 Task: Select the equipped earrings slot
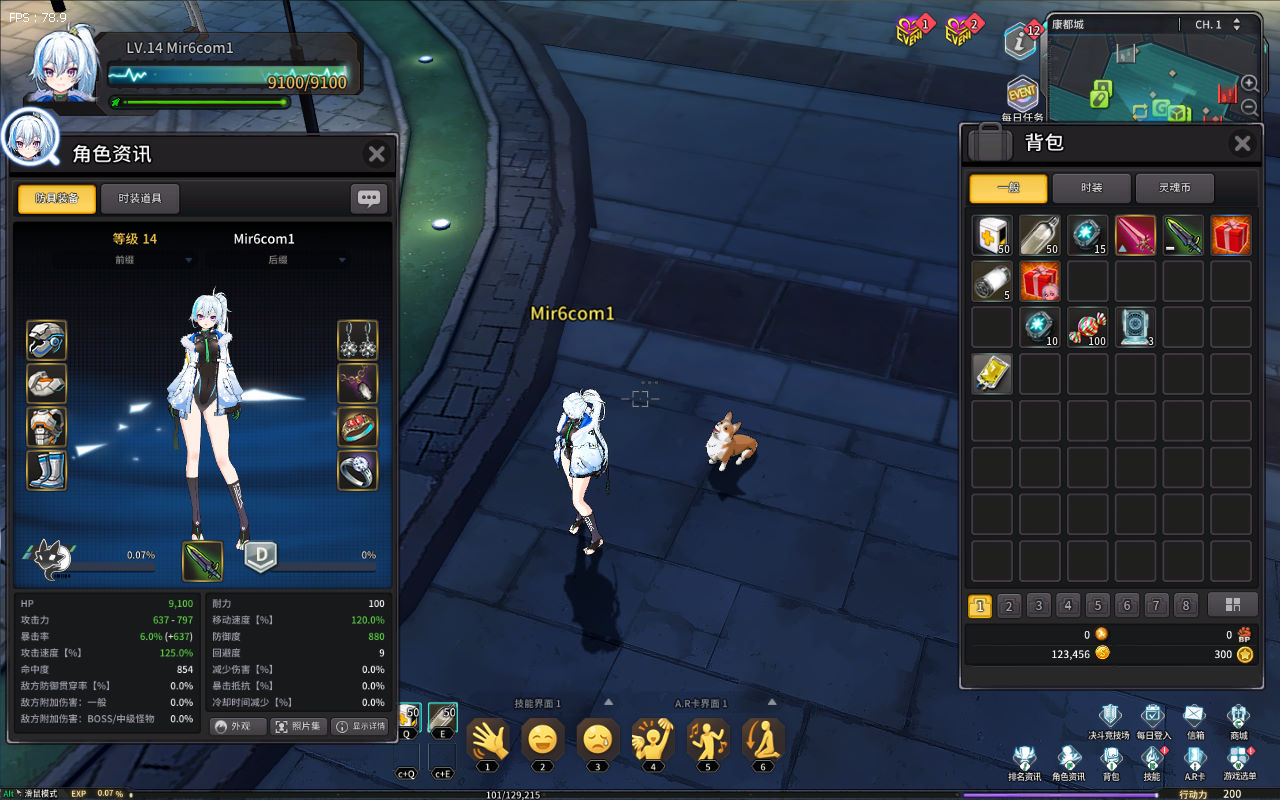pos(357,341)
